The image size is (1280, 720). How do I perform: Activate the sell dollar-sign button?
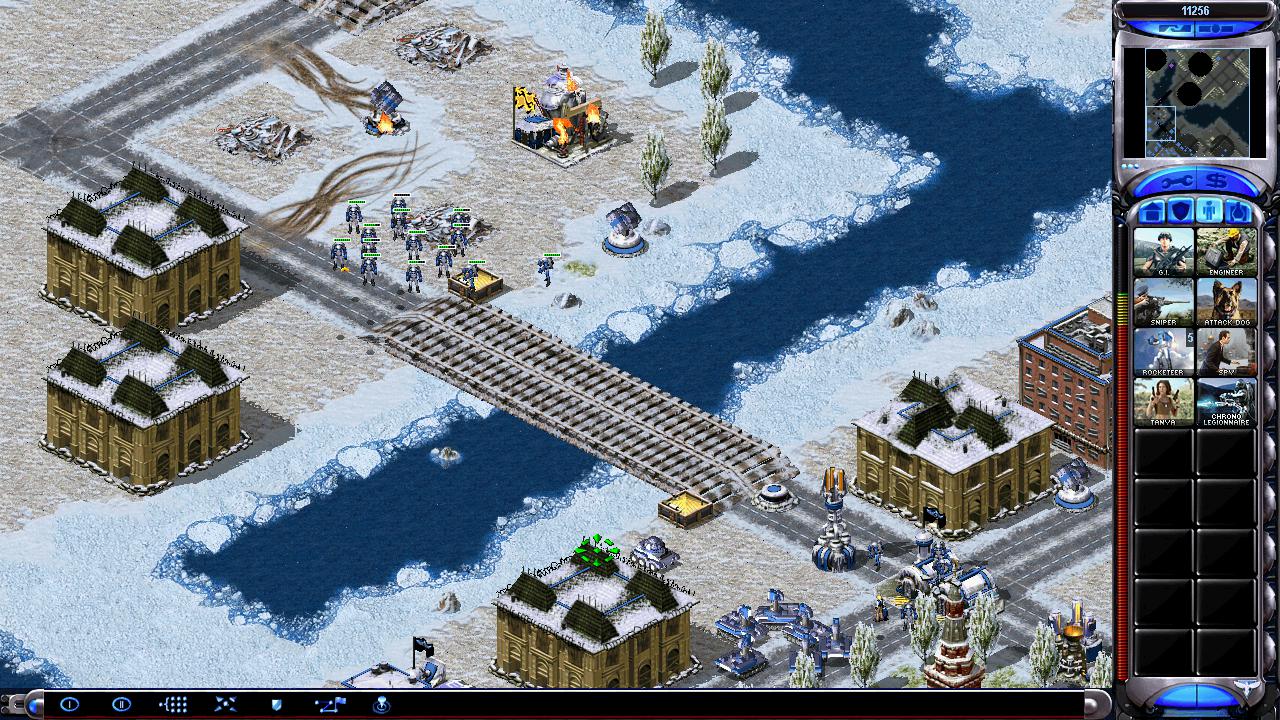click(x=1217, y=180)
